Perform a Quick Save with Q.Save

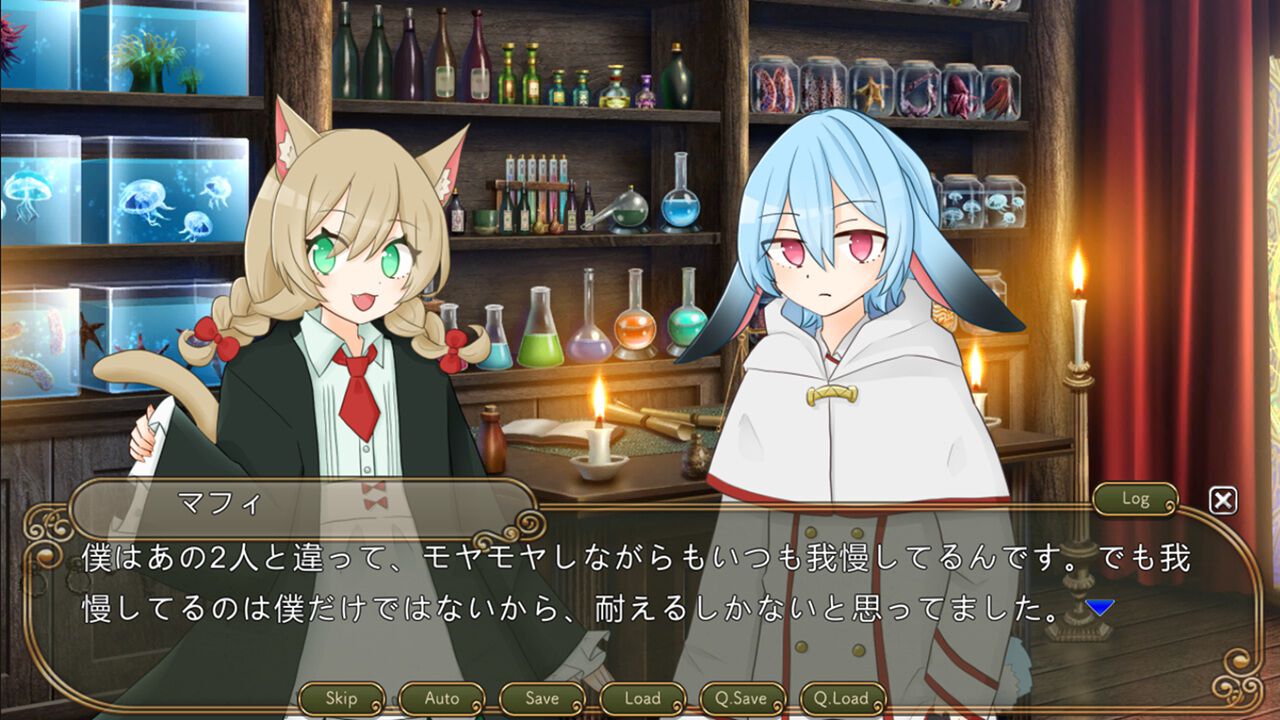pyautogui.click(x=741, y=698)
